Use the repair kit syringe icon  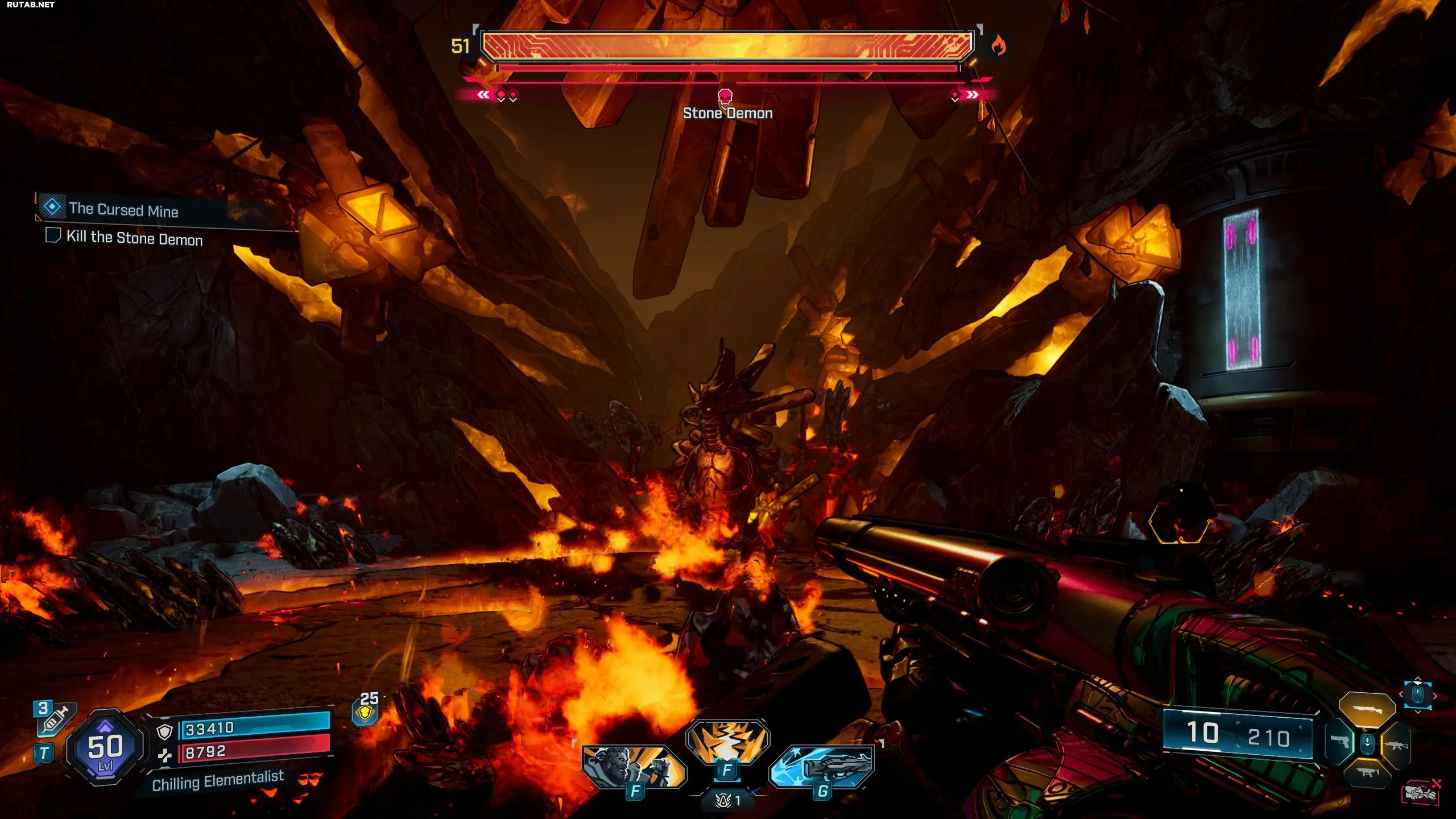point(55,719)
